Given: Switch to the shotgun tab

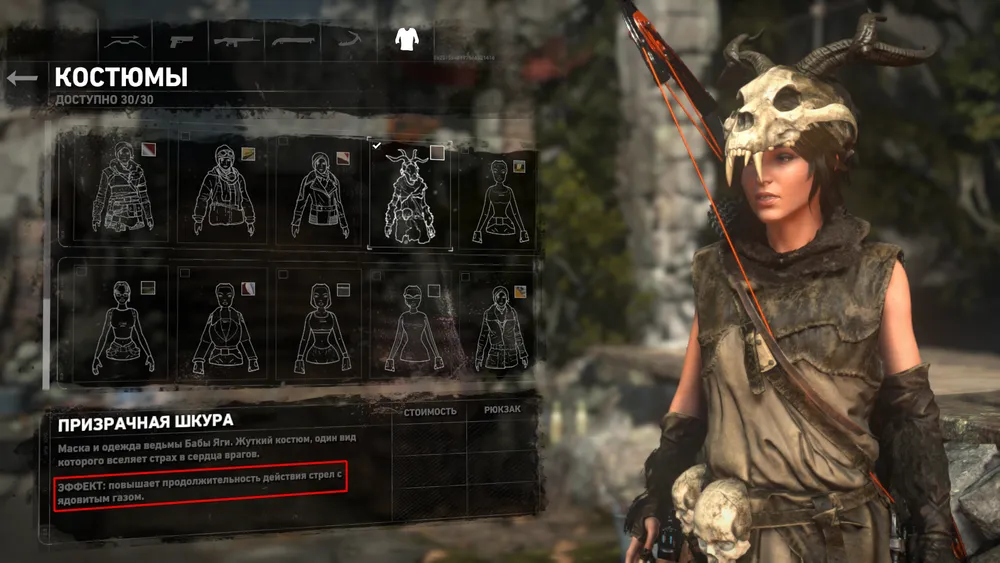Looking at the screenshot, I should (x=293, y=41).
